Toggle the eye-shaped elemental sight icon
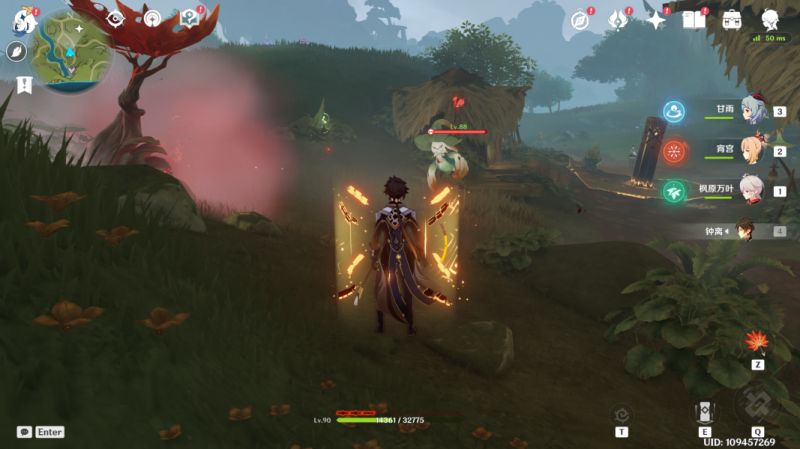 [116, 18]
